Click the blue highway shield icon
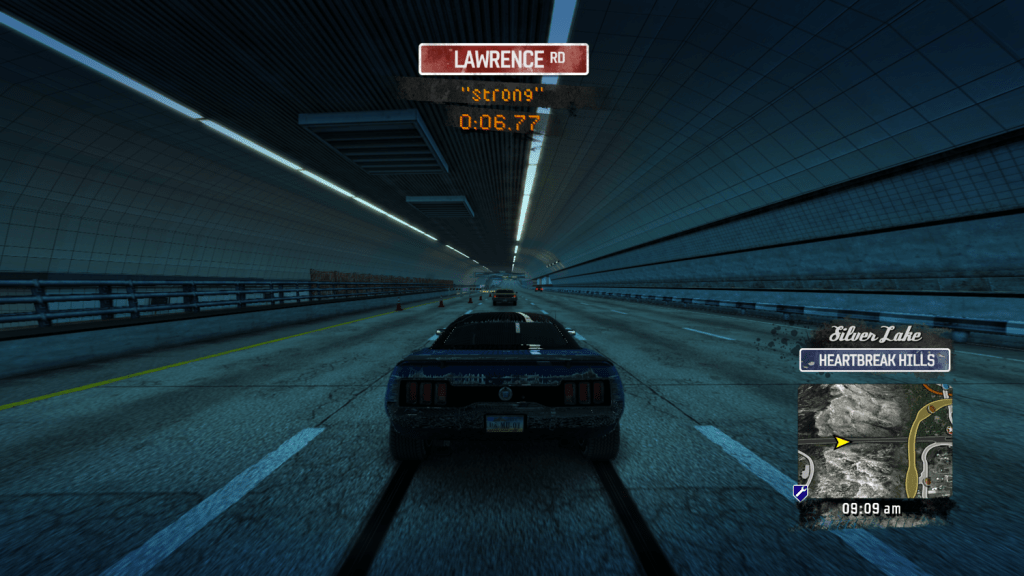Image resolution: width=1024 pixels, height=576 pixels. (x=800, y=491)
